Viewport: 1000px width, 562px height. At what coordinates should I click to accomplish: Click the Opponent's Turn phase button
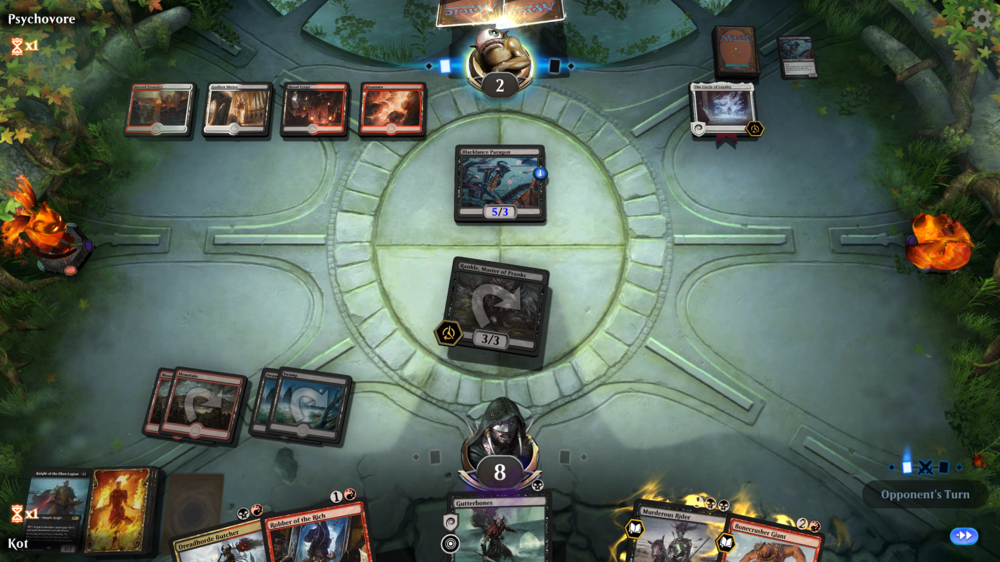(x=924, y=494)
